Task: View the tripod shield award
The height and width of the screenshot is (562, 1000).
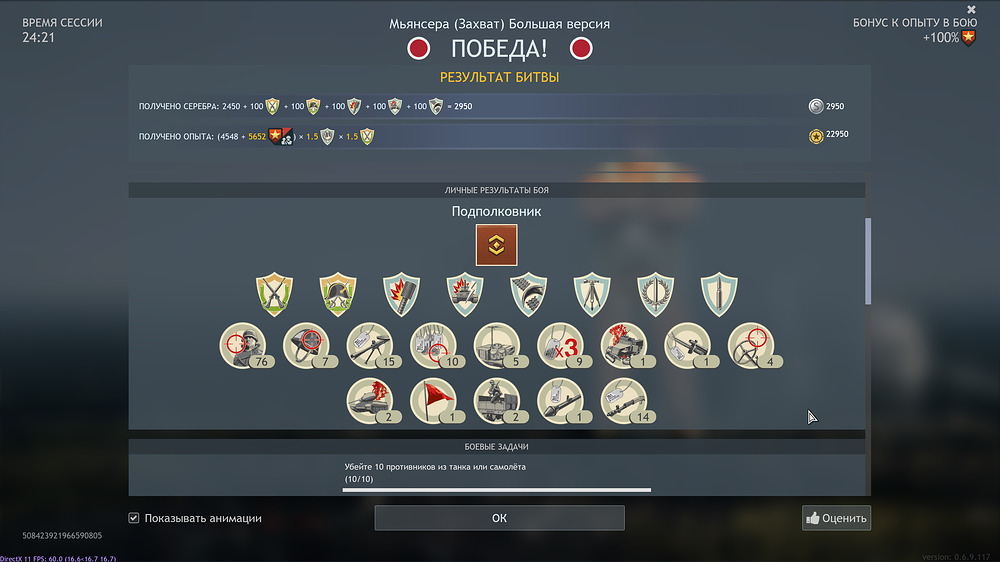Action: pos(592,294)
